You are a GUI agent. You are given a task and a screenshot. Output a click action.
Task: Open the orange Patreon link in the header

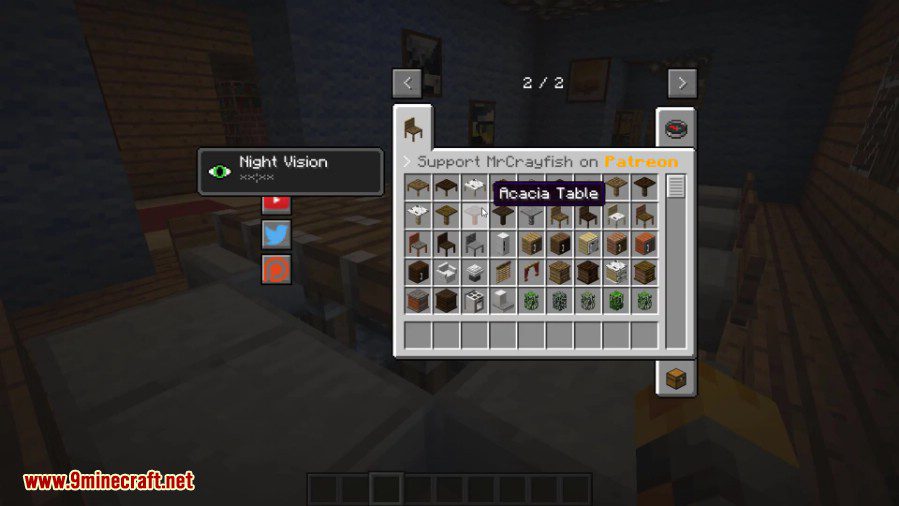click(641, 161)
